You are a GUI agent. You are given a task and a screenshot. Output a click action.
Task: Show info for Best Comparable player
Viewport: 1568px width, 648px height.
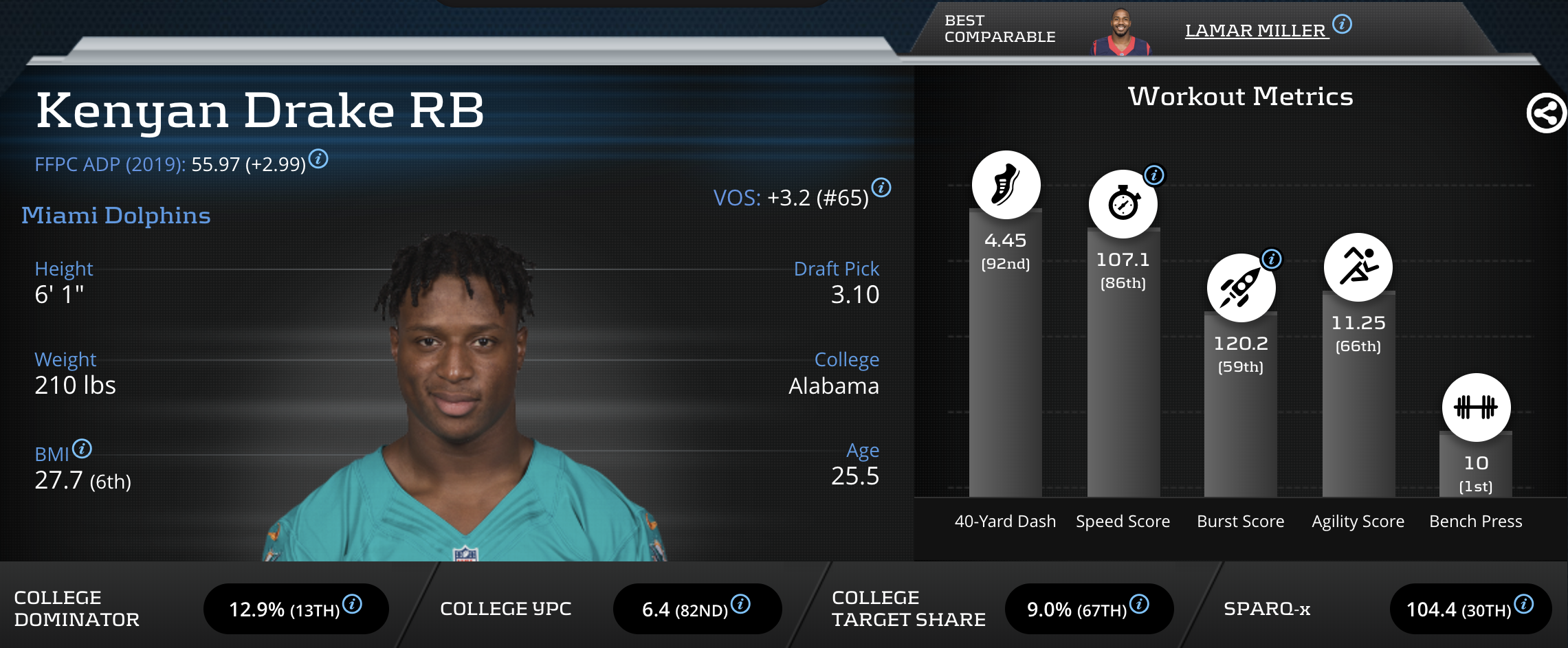pyautogui.click(x=1342, y=24)
